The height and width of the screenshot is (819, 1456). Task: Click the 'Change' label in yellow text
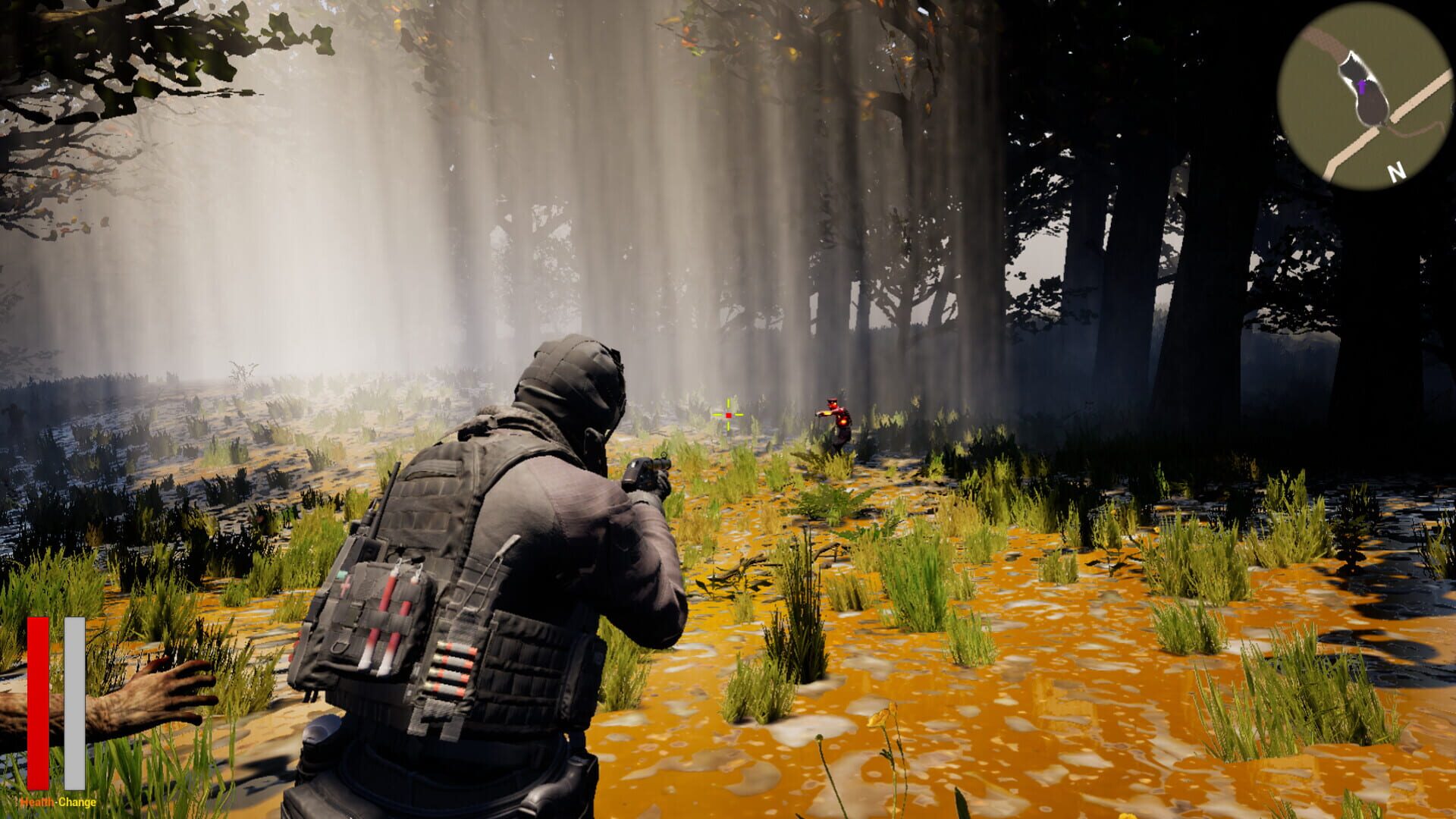[x=76, y=801]
